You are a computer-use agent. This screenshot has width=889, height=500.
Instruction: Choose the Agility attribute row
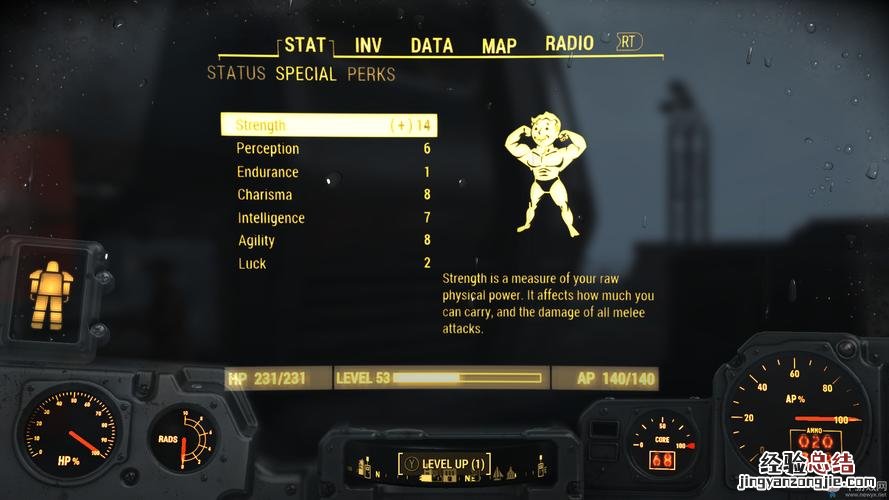click(329, 241)
